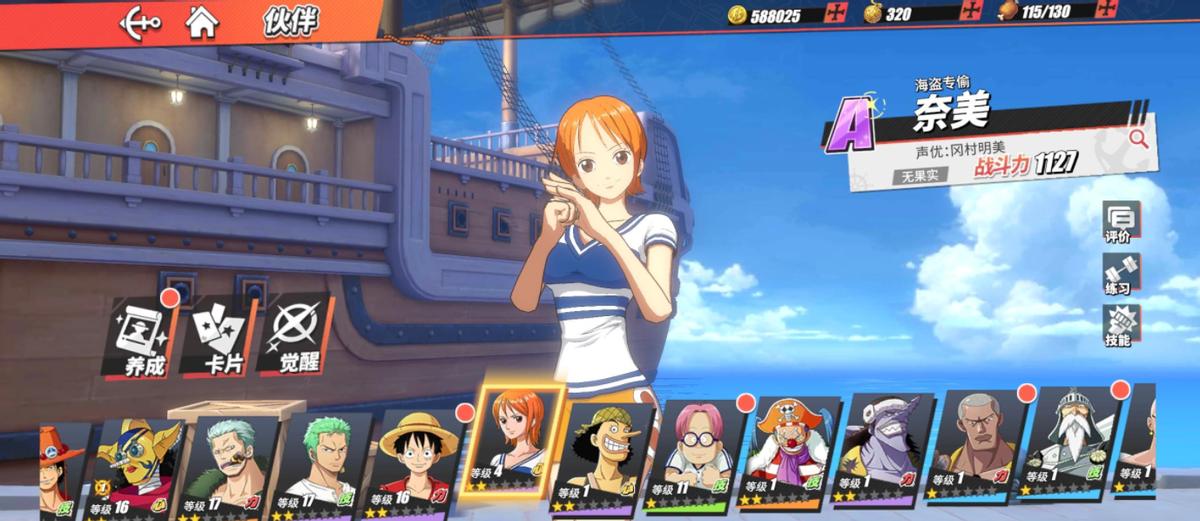Choose the Buggy clown pirate portrait
The image size is (1200, 521).
click(x=784, y=455)
